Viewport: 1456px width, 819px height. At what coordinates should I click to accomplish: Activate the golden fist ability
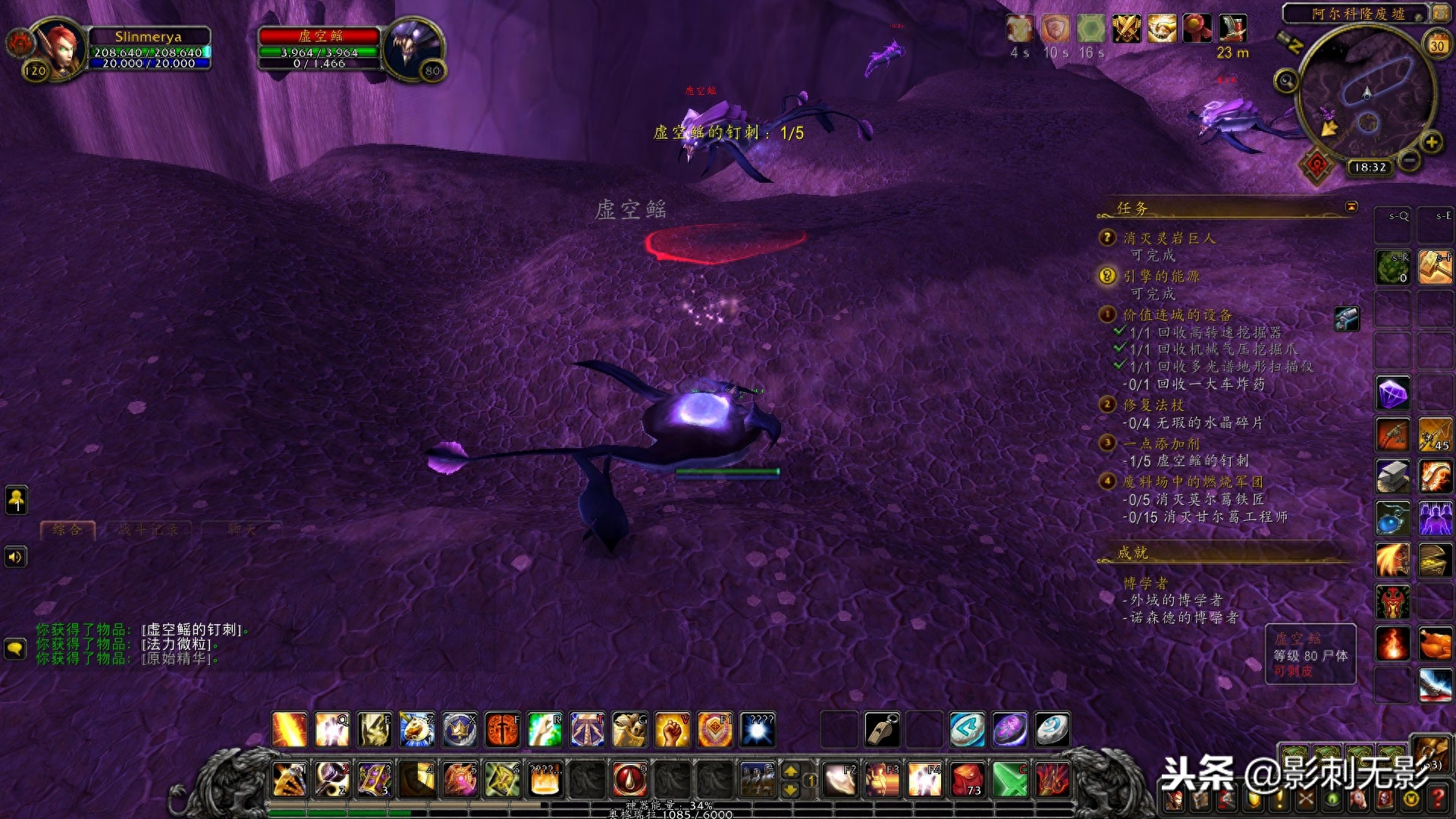(x=672, y=730)
